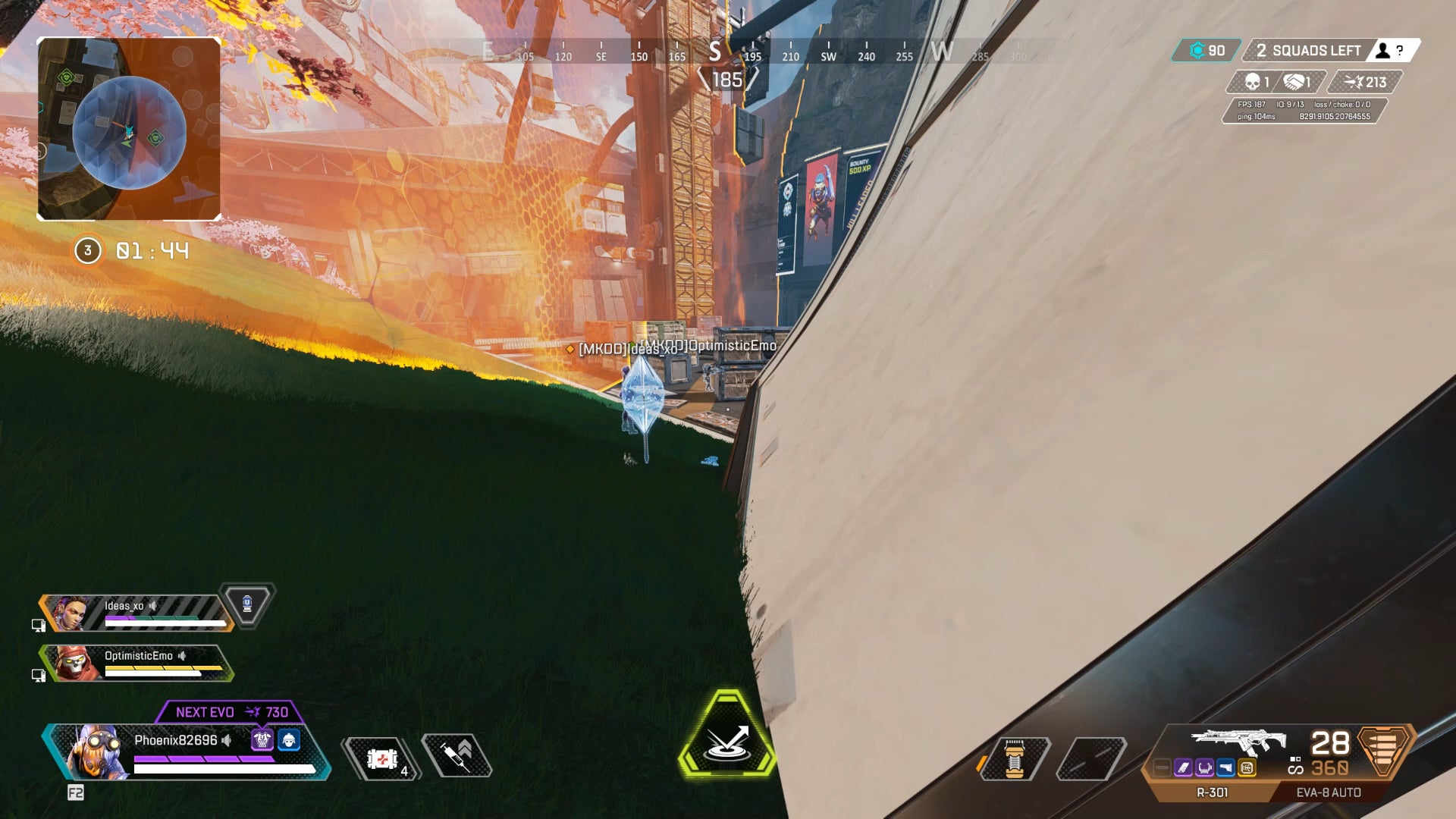Click the Phoenix82696 player banner

pyautogui.click(x=186, y=751)
